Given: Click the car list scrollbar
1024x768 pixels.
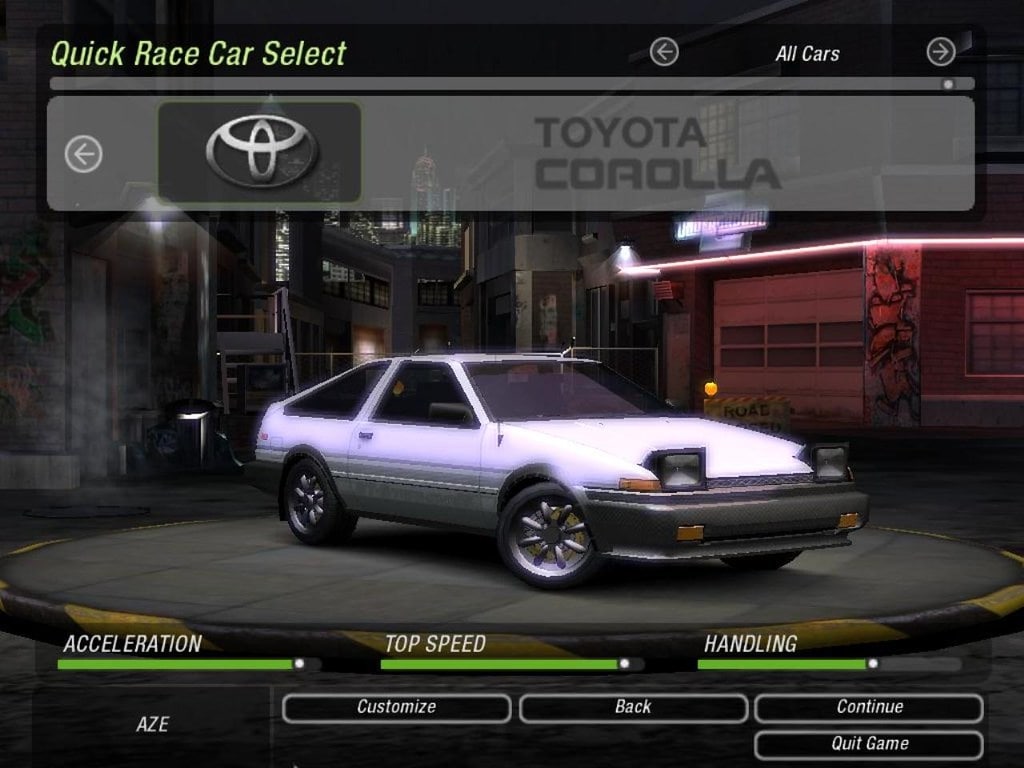Looking at the screenshot, I should pyautogui.click(x=500, y=85).
